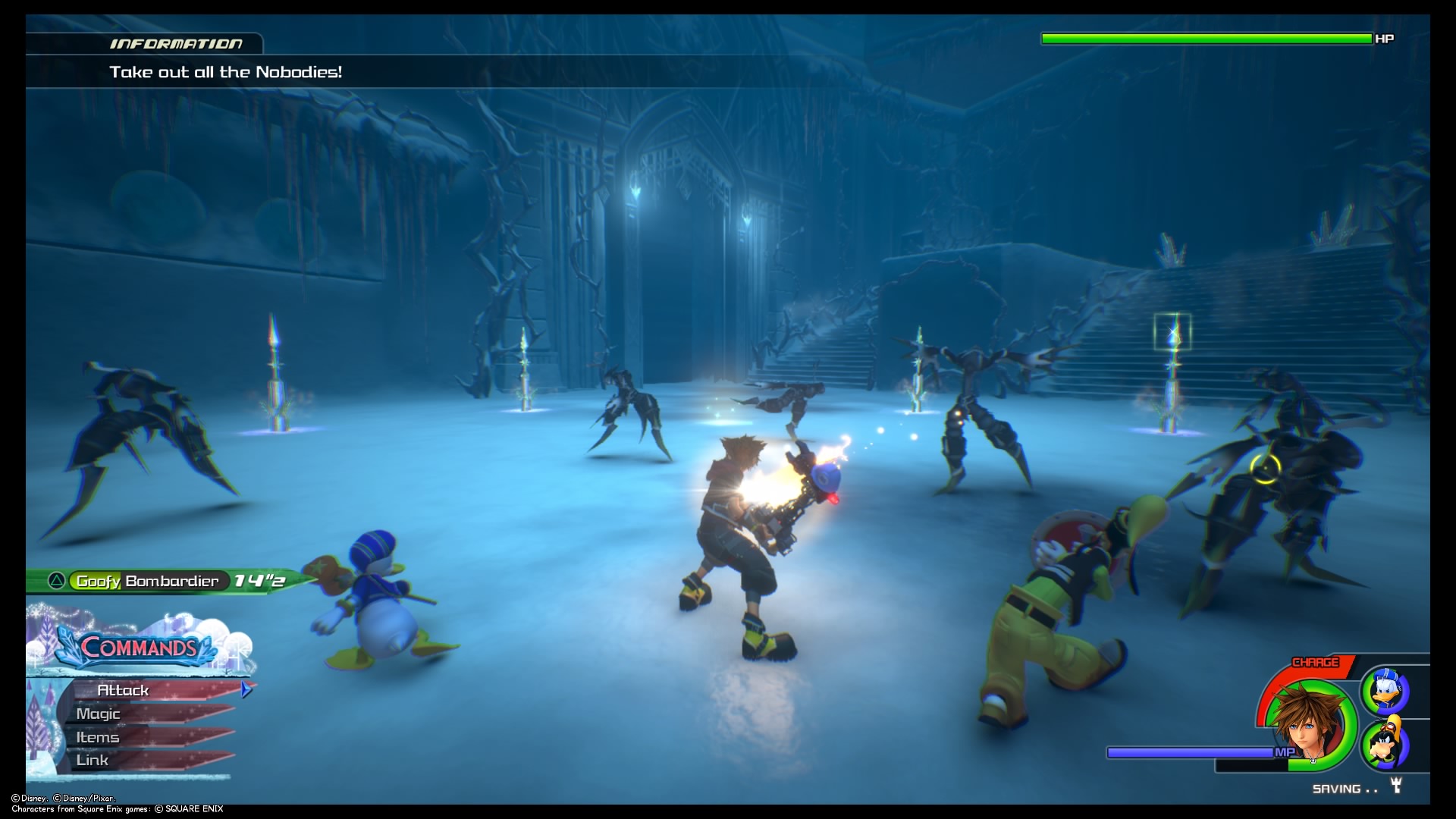Select Attack from the Commands menu
Screen dimensions: 1456x819
(125, 690)
